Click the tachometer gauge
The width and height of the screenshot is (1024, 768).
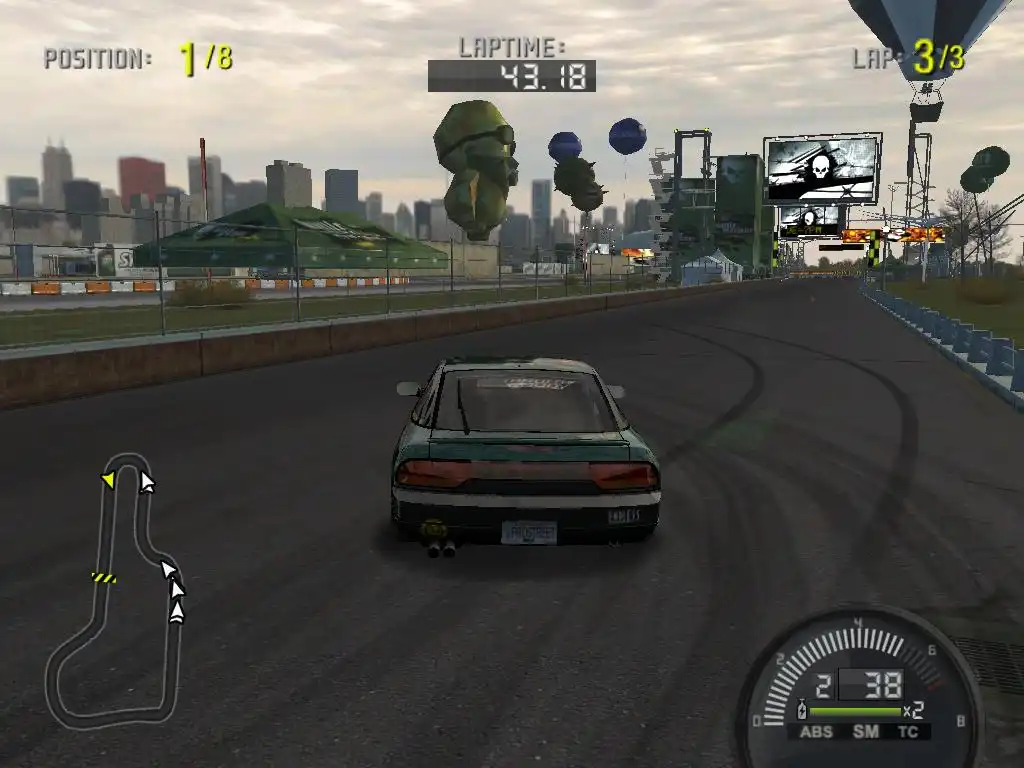(858, 680)
